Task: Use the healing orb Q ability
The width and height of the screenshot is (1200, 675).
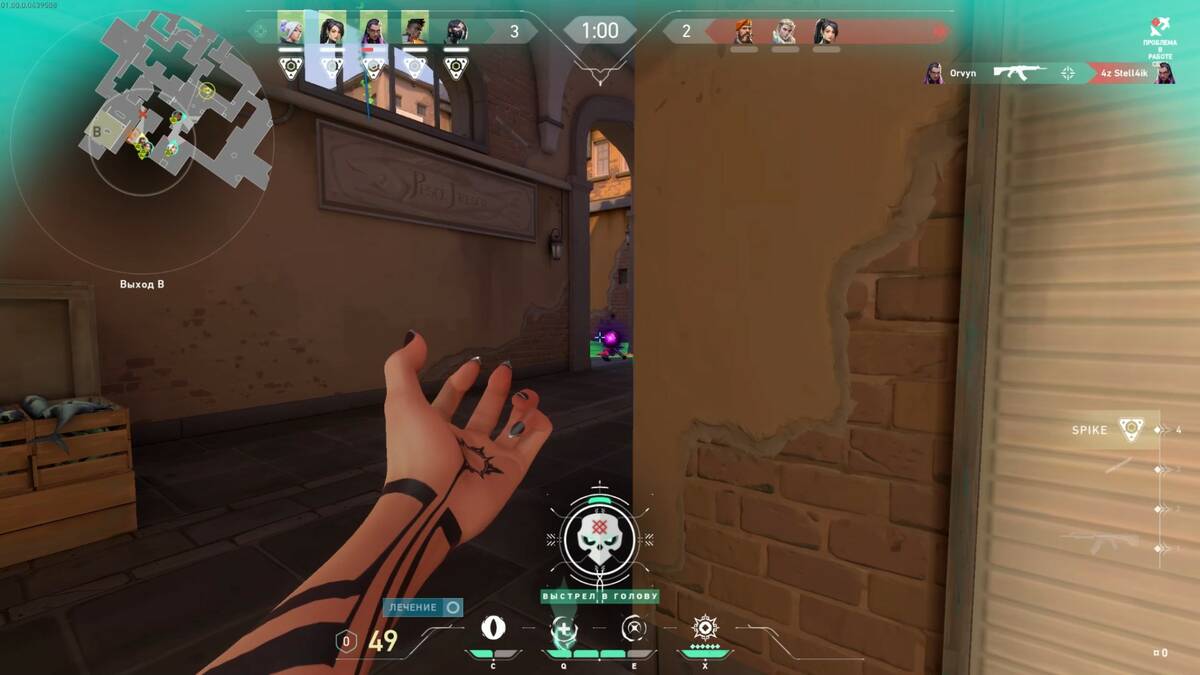Action: click(x=563, y=629)
